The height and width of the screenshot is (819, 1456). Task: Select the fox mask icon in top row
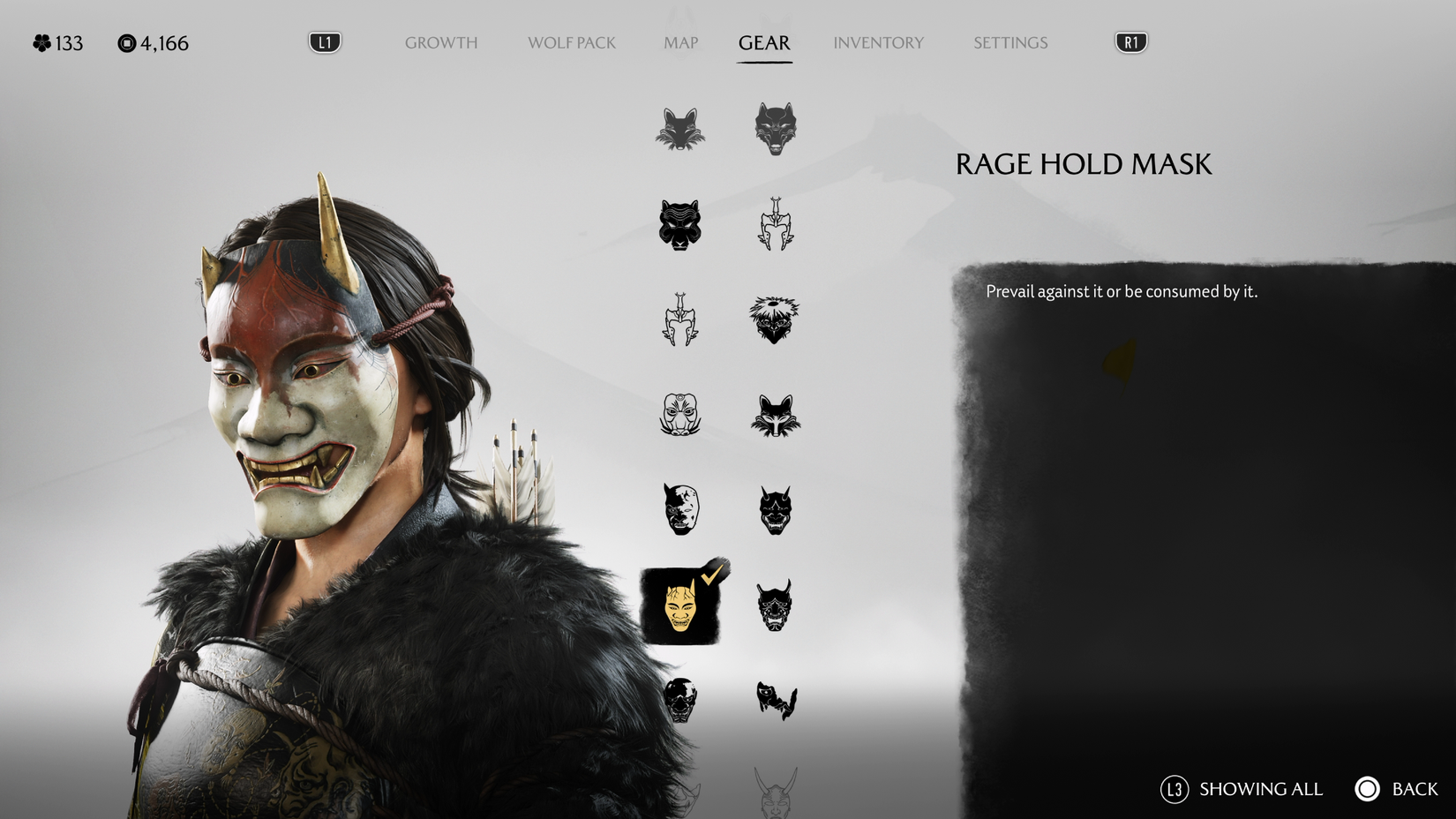pyautogui.click(x=680, y=129)
